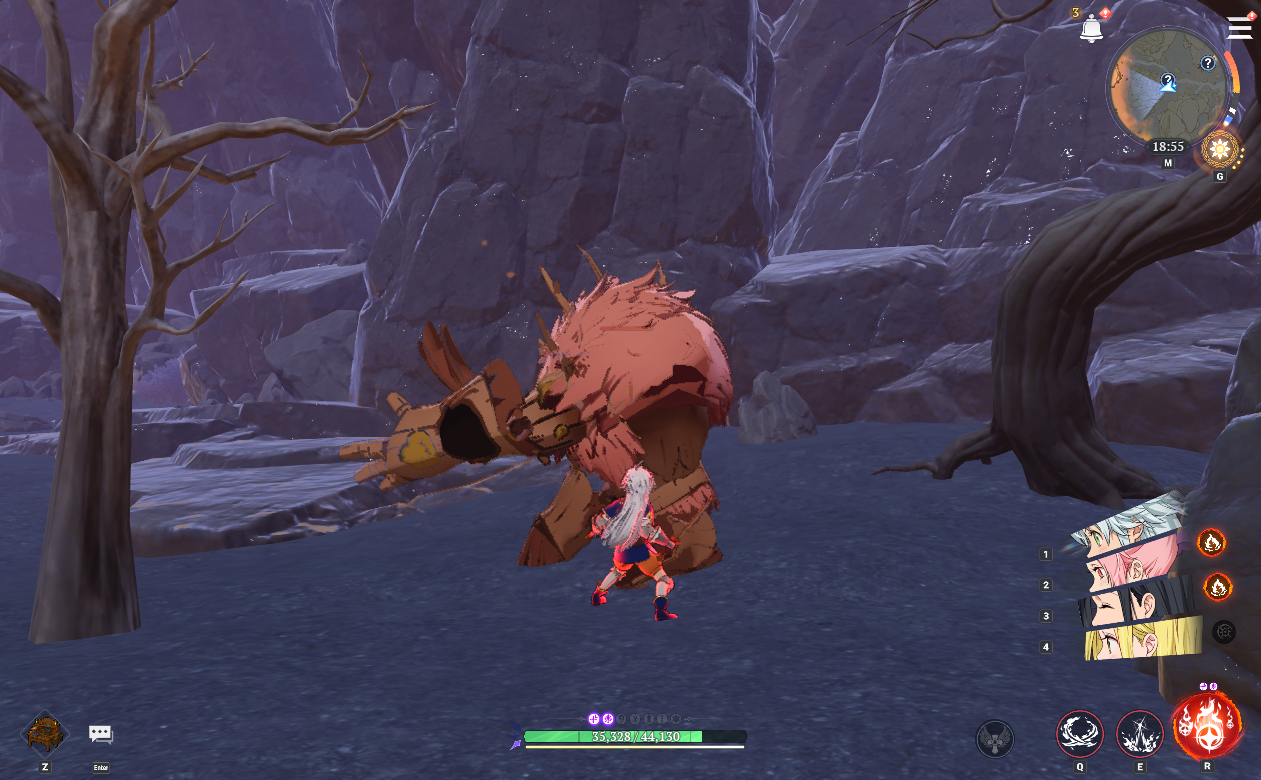The width and height of the screenshot is (1261, 780).
Task: Trigger the silver-haired character's flame tag skill
Action: [x=1211, y=543]
